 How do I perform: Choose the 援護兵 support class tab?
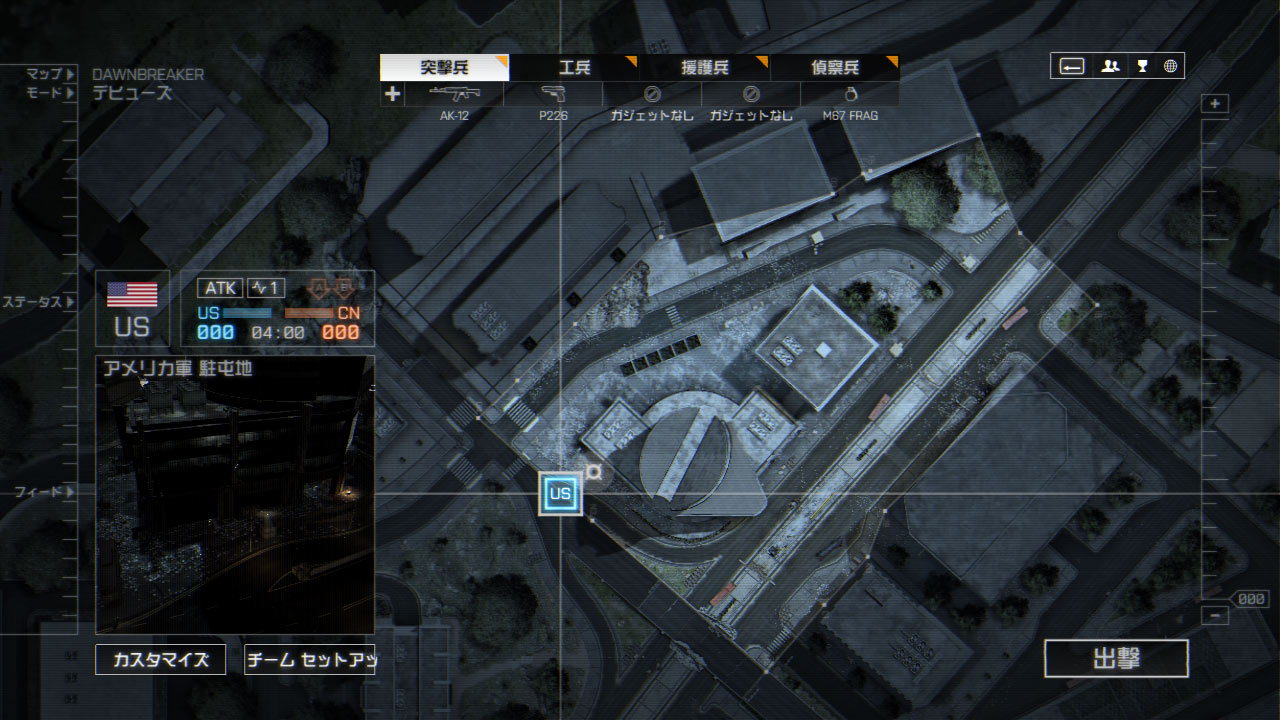[x=704, y=68]
